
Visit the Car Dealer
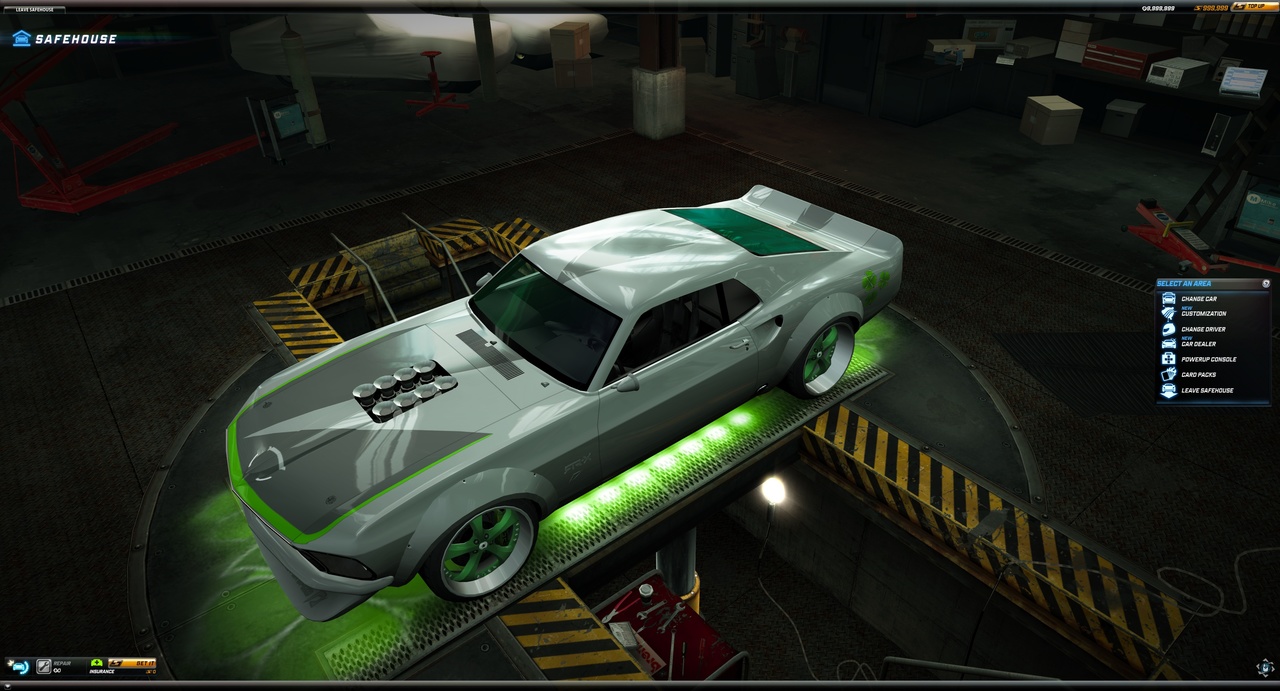point(1198,343)
